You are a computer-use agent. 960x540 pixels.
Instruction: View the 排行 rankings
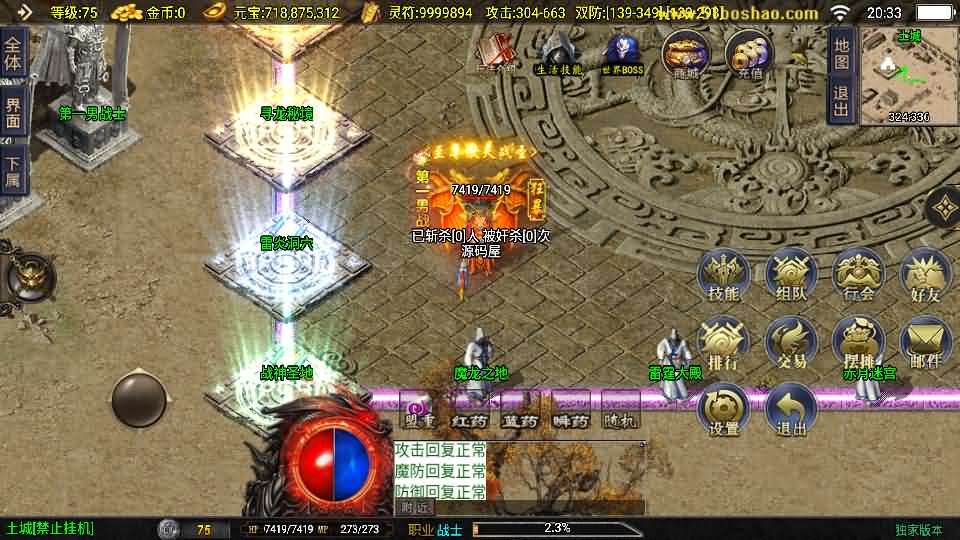tap(723, 343)
